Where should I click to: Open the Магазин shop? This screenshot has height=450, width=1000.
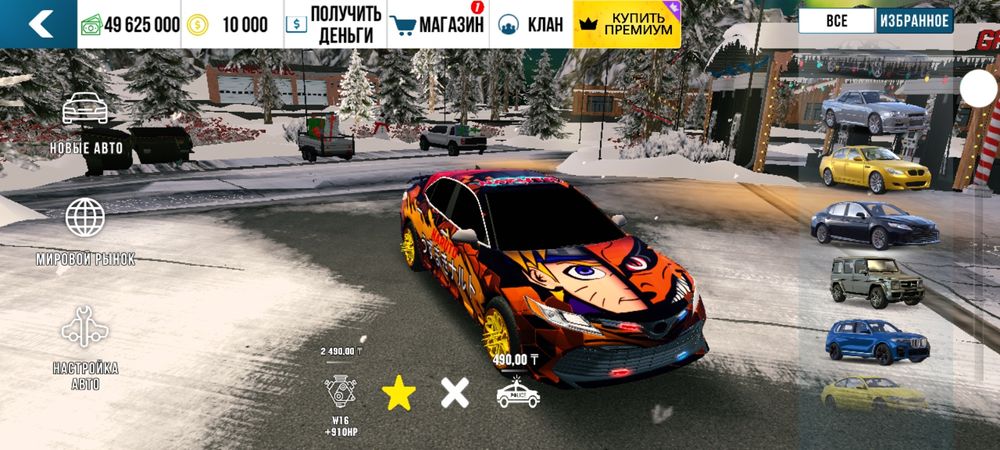point(436,24)
